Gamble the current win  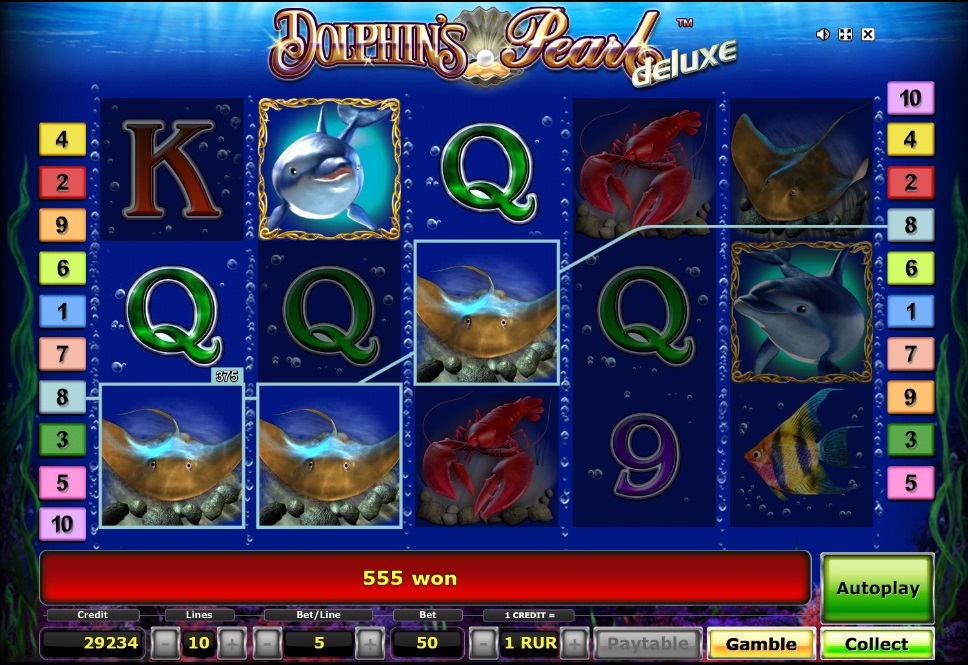761,644
